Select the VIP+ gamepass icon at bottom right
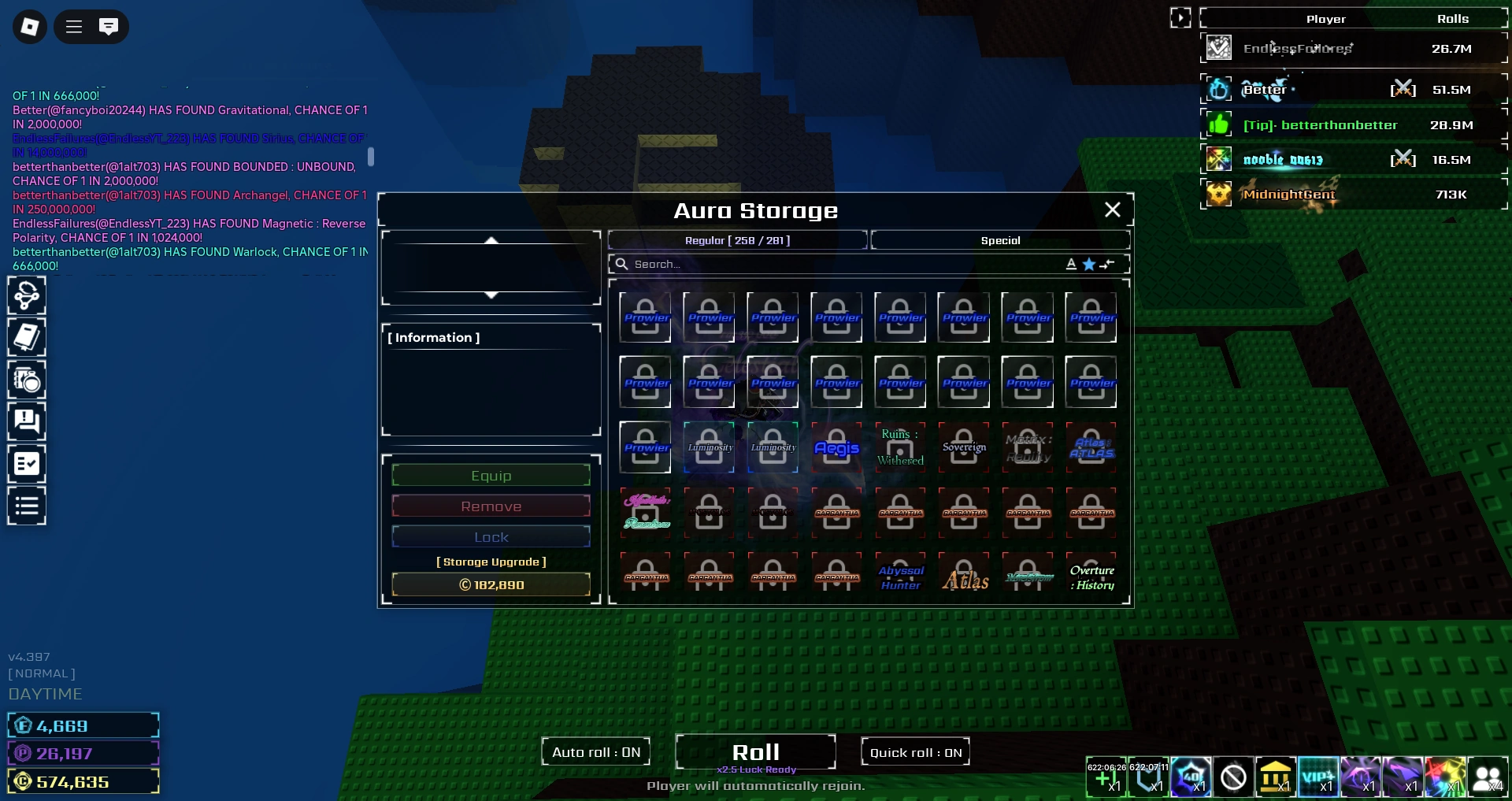 click(x=1319, y=777)
